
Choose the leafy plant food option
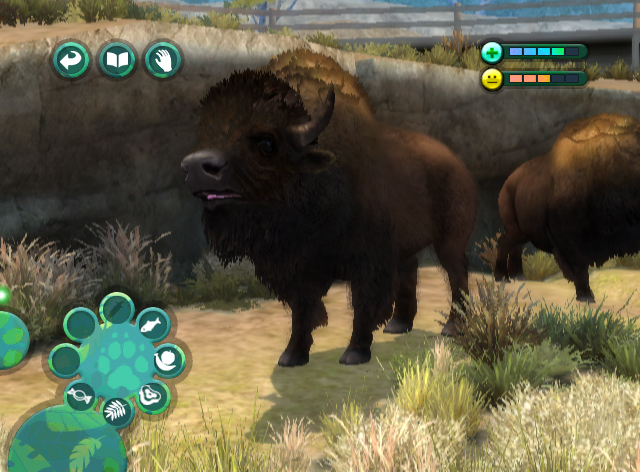[117, 411]
